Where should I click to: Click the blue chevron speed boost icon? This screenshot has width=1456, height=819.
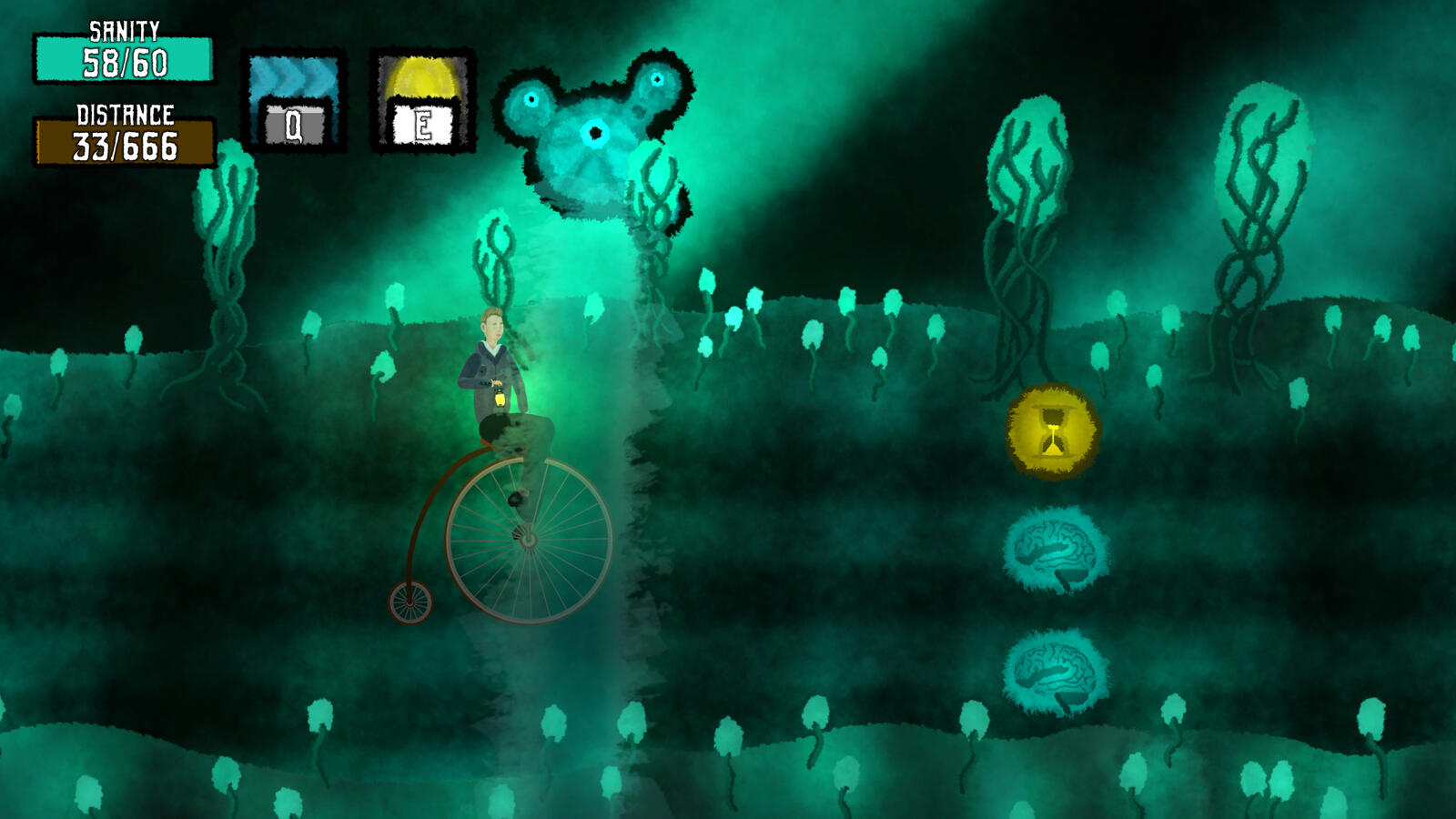[x=293, y=77]
